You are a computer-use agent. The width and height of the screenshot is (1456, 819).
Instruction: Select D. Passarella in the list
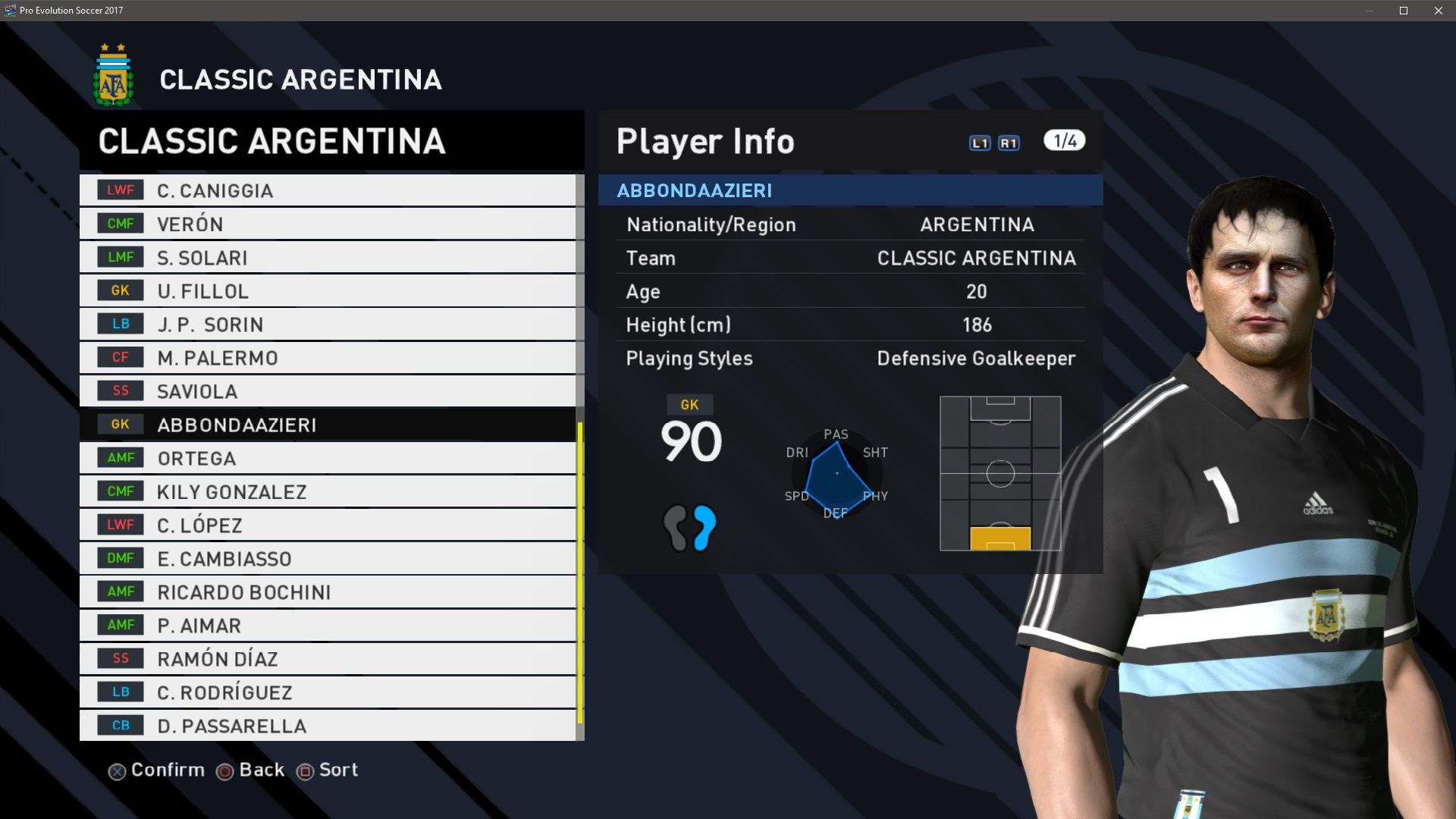tap(328, 726)
